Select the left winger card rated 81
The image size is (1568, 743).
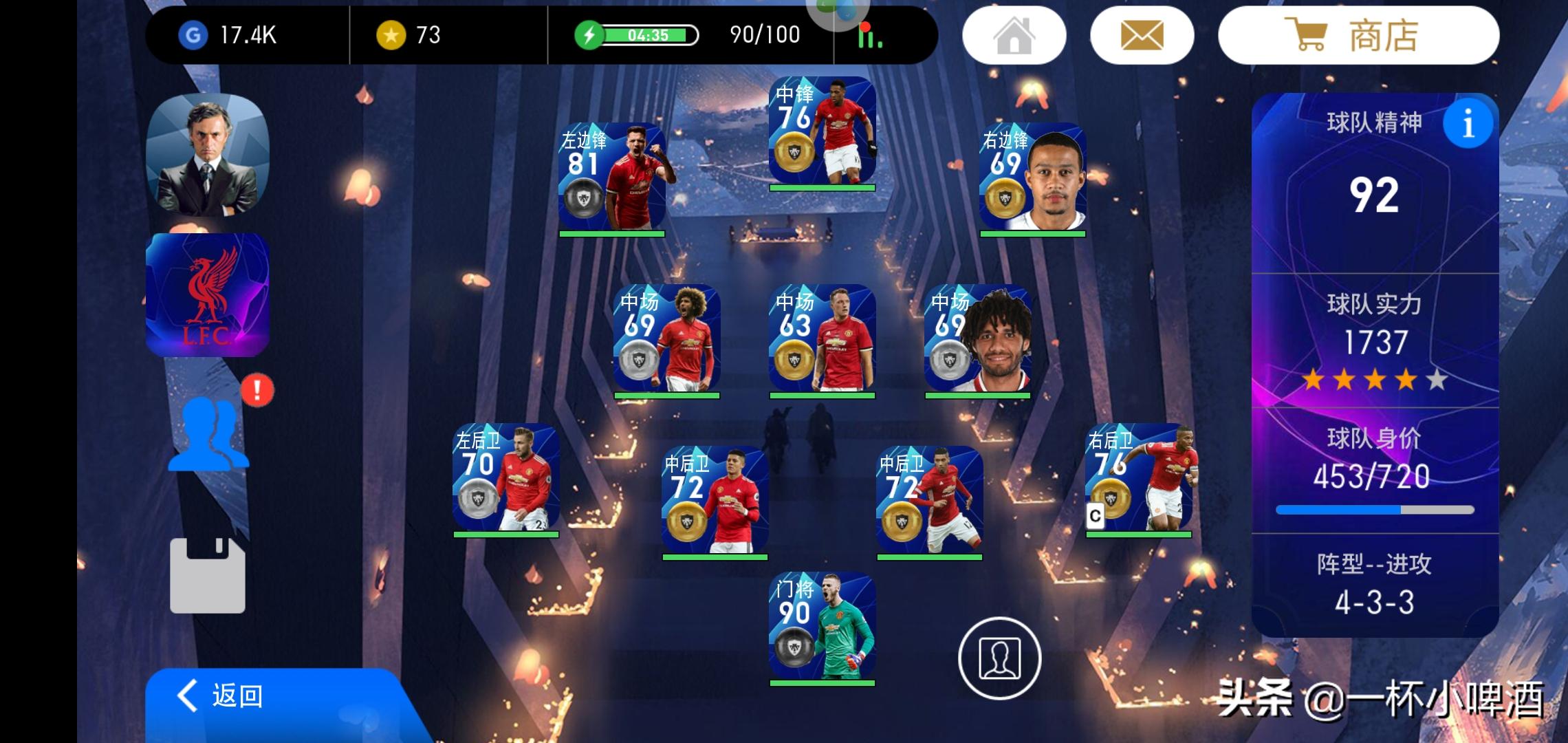point(611,177)
